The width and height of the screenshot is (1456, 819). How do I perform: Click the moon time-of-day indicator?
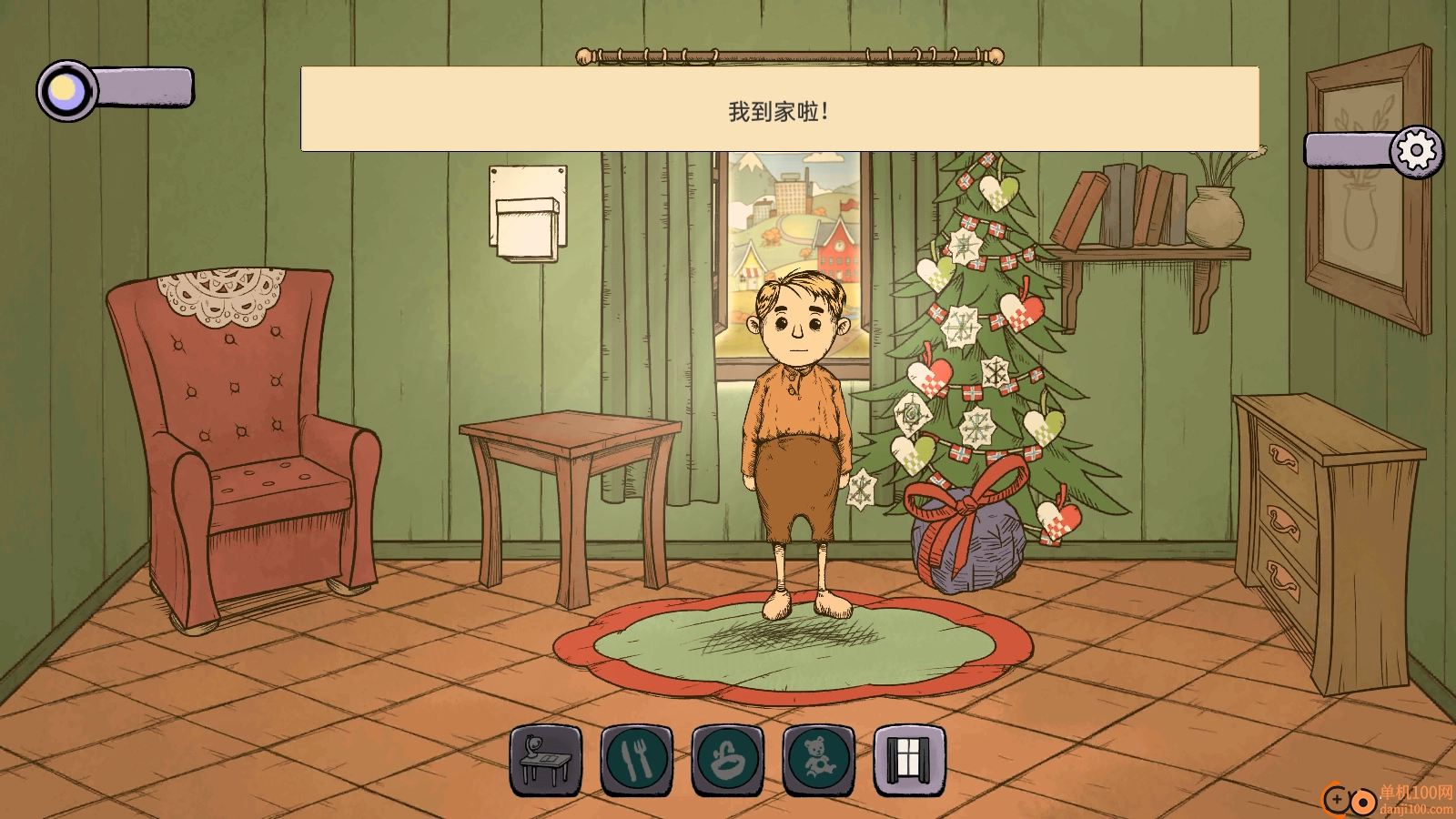point(66,90)
